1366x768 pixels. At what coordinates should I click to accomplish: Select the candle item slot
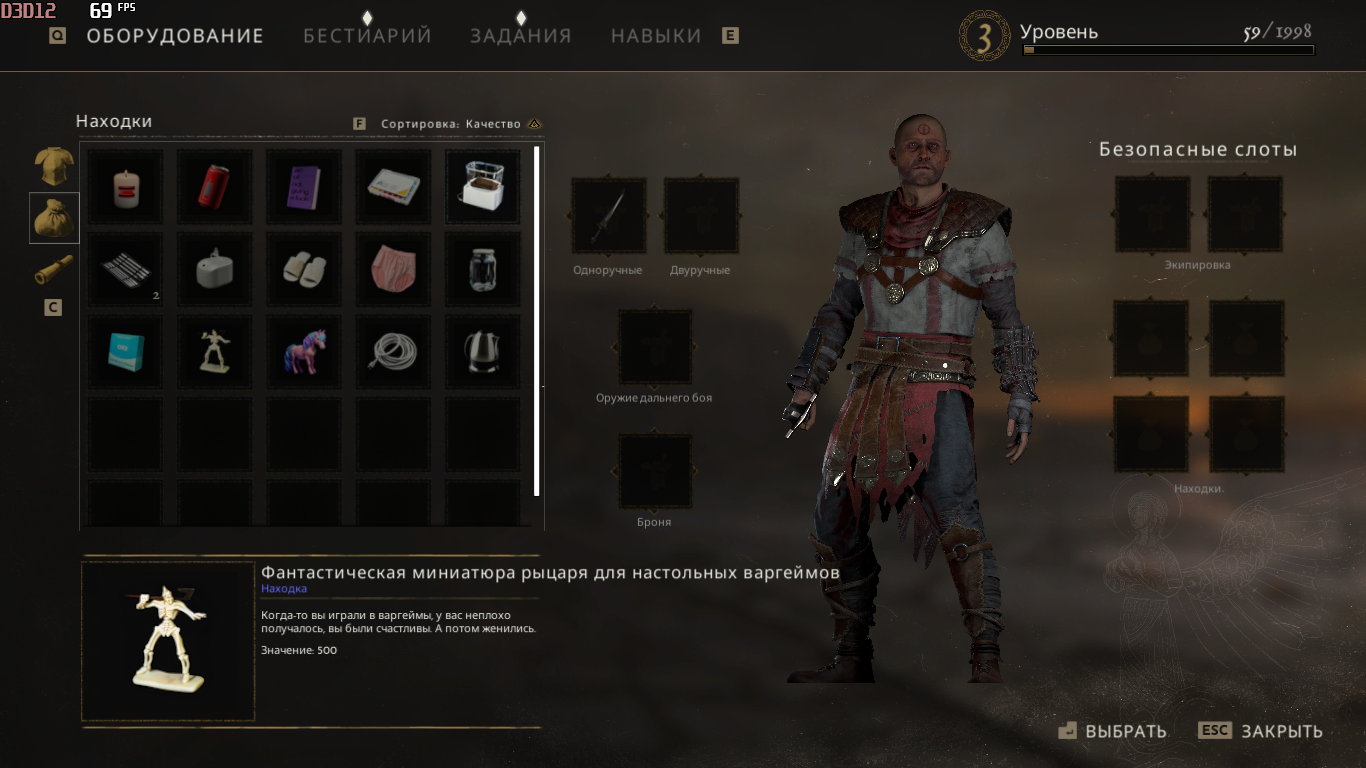point(126,186)
